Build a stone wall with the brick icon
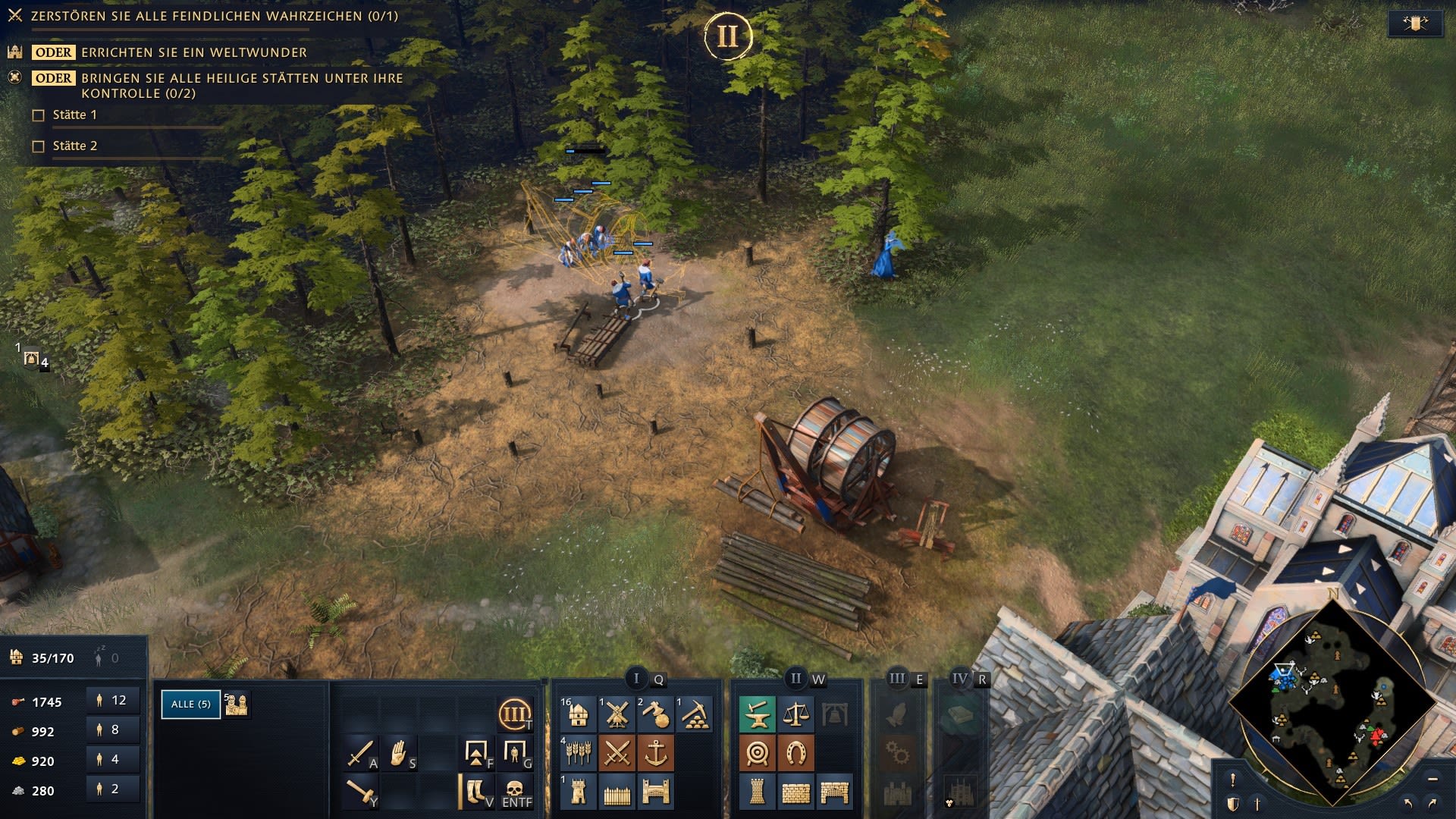The width and height of the screenshot is (1456, 819). [795, 792]
